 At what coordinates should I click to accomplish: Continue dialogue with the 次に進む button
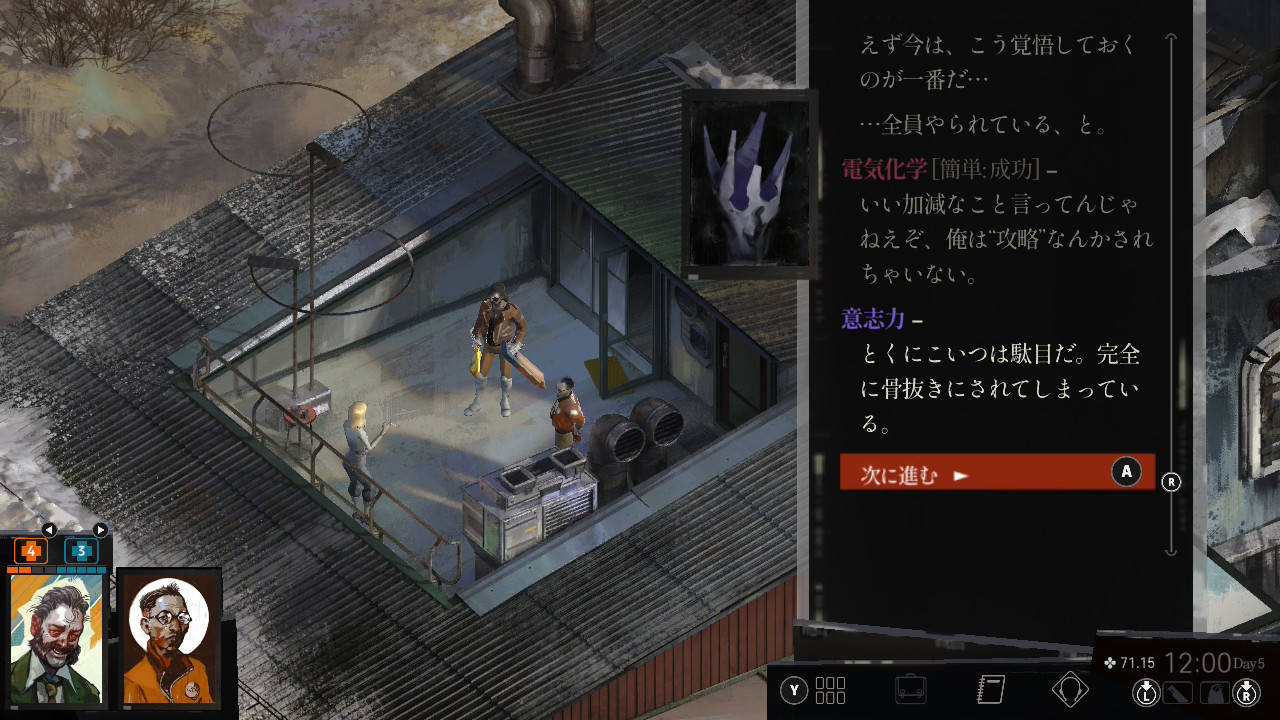997,472
